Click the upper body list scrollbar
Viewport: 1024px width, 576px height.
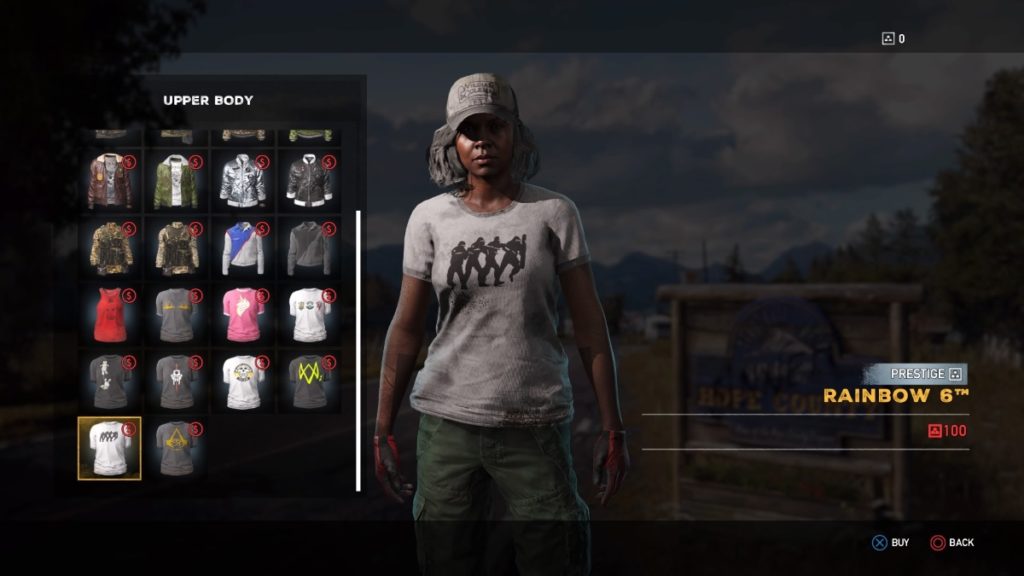click(x=358, y=350)
